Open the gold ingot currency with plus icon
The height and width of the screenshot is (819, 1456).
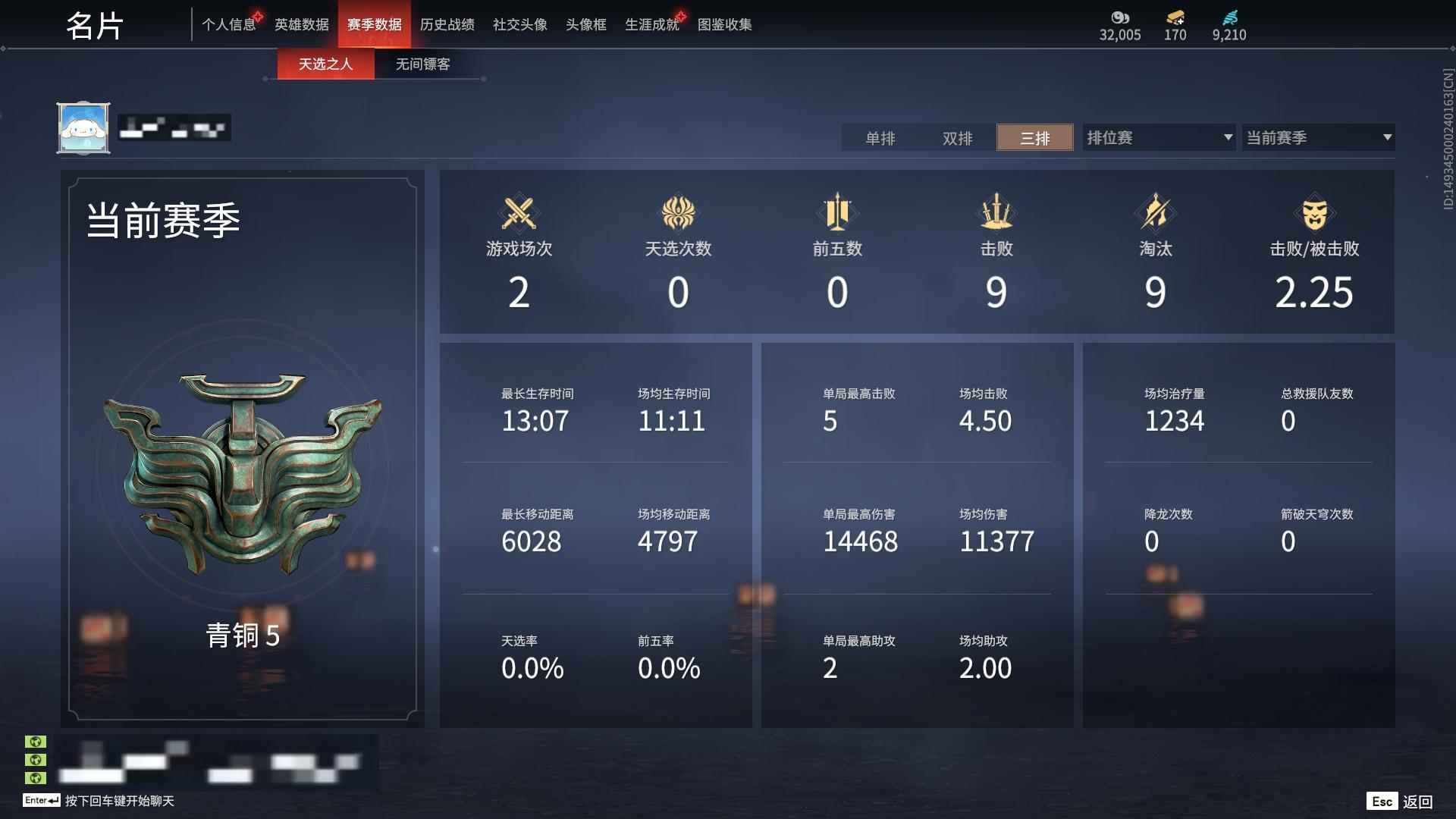[x=1175, y=17]
